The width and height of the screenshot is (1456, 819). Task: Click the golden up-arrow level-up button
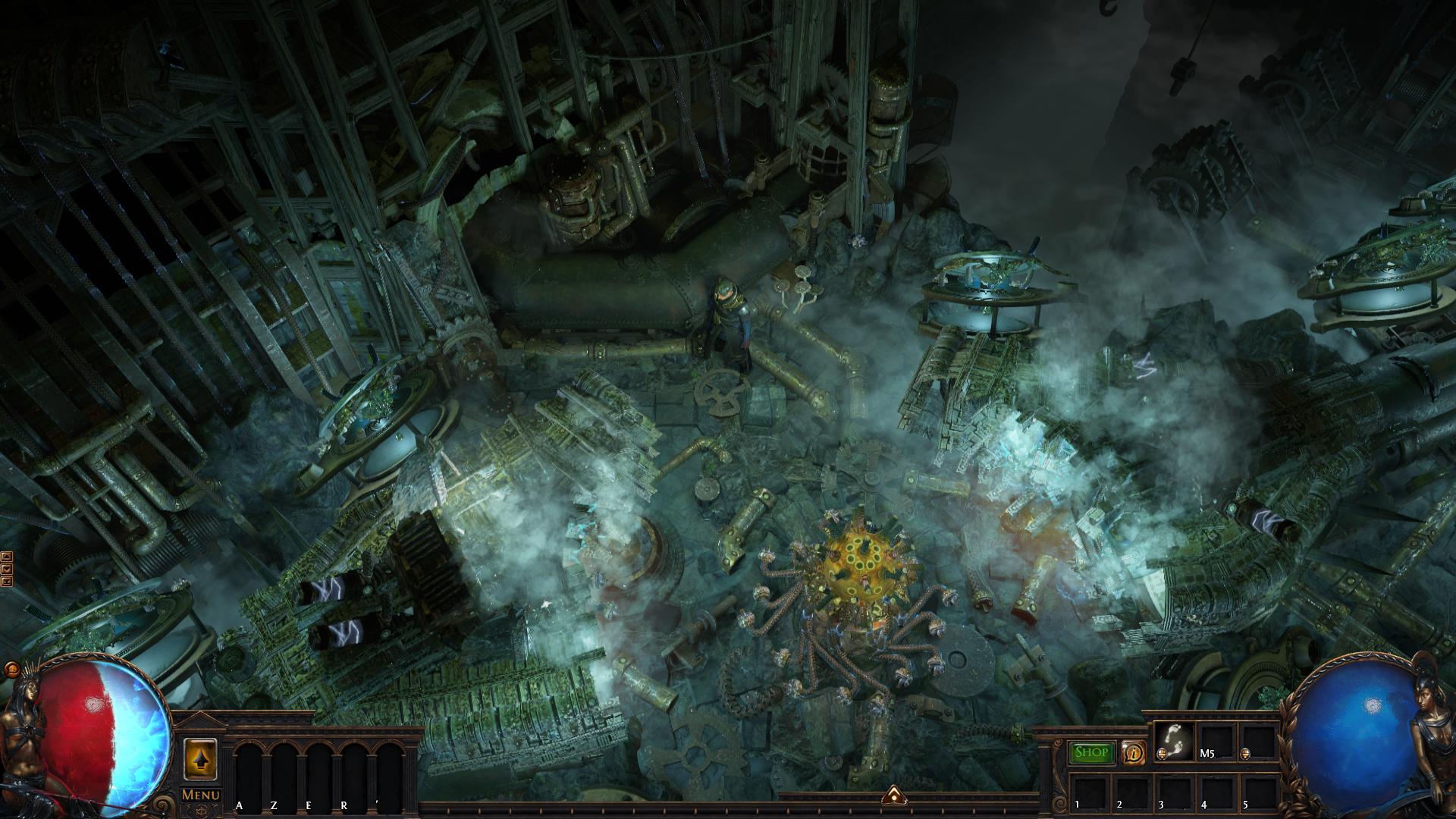tap(200, 758)
